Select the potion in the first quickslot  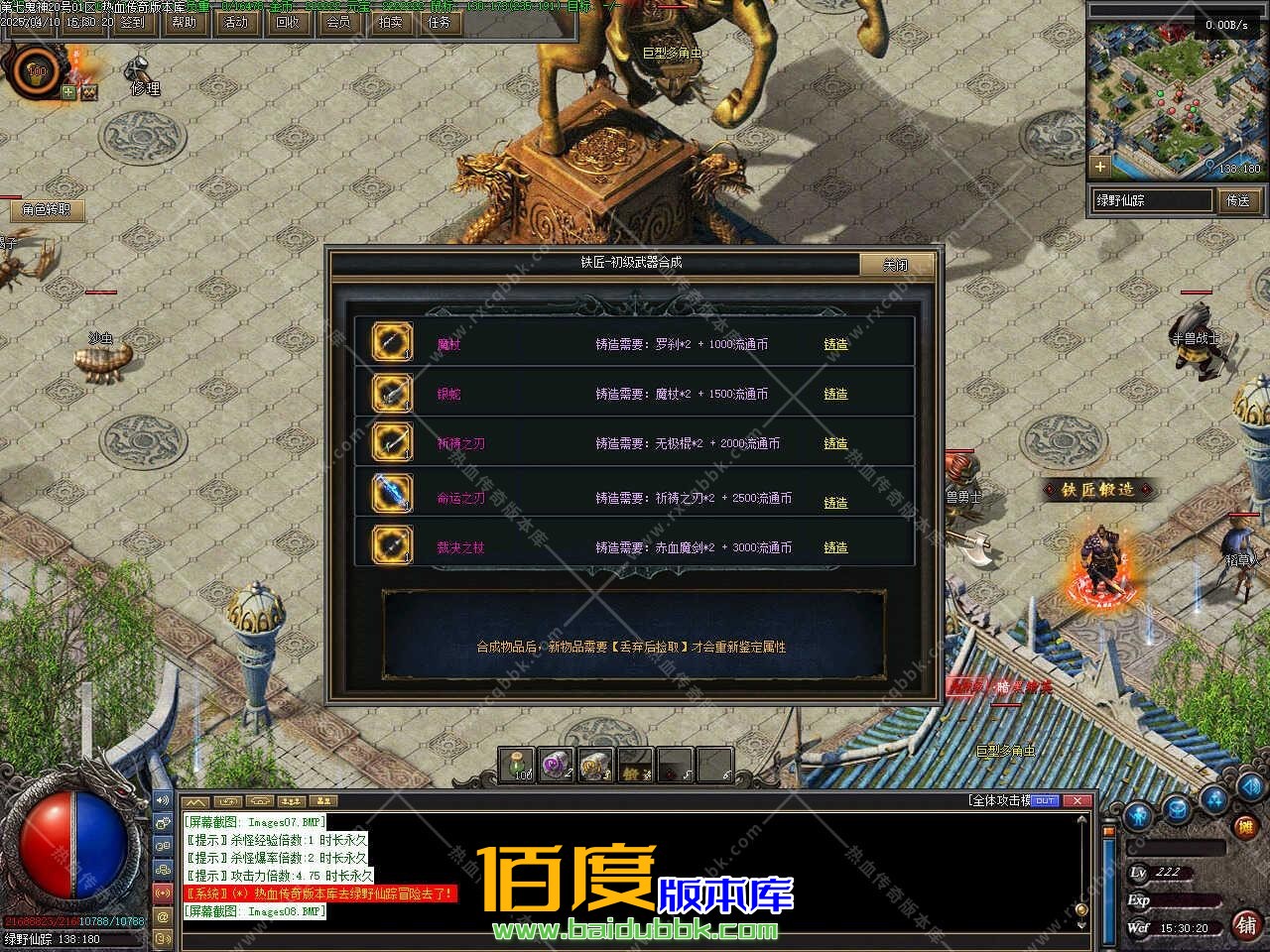coord(516,766)
